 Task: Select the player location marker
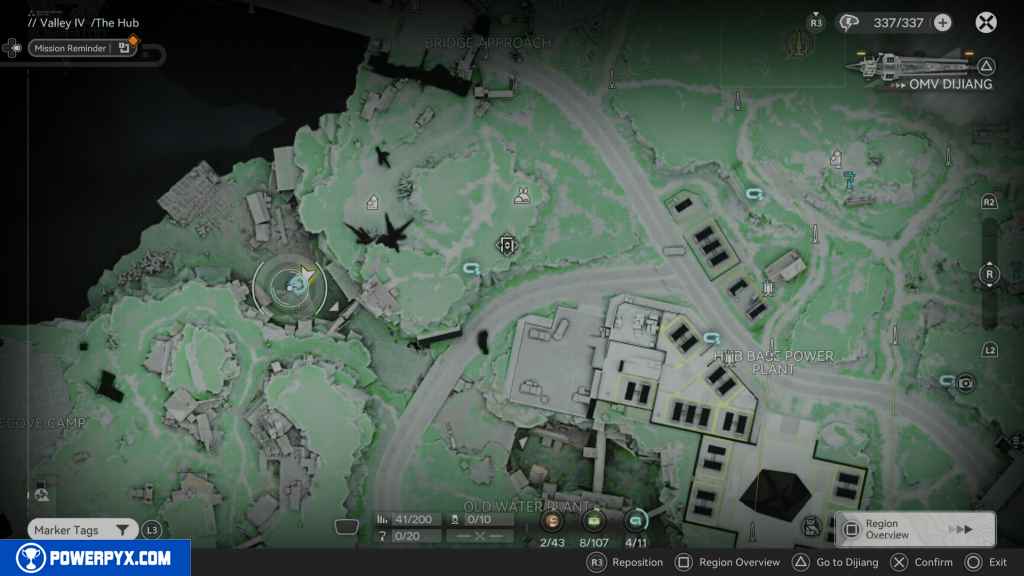click(297, 286)
